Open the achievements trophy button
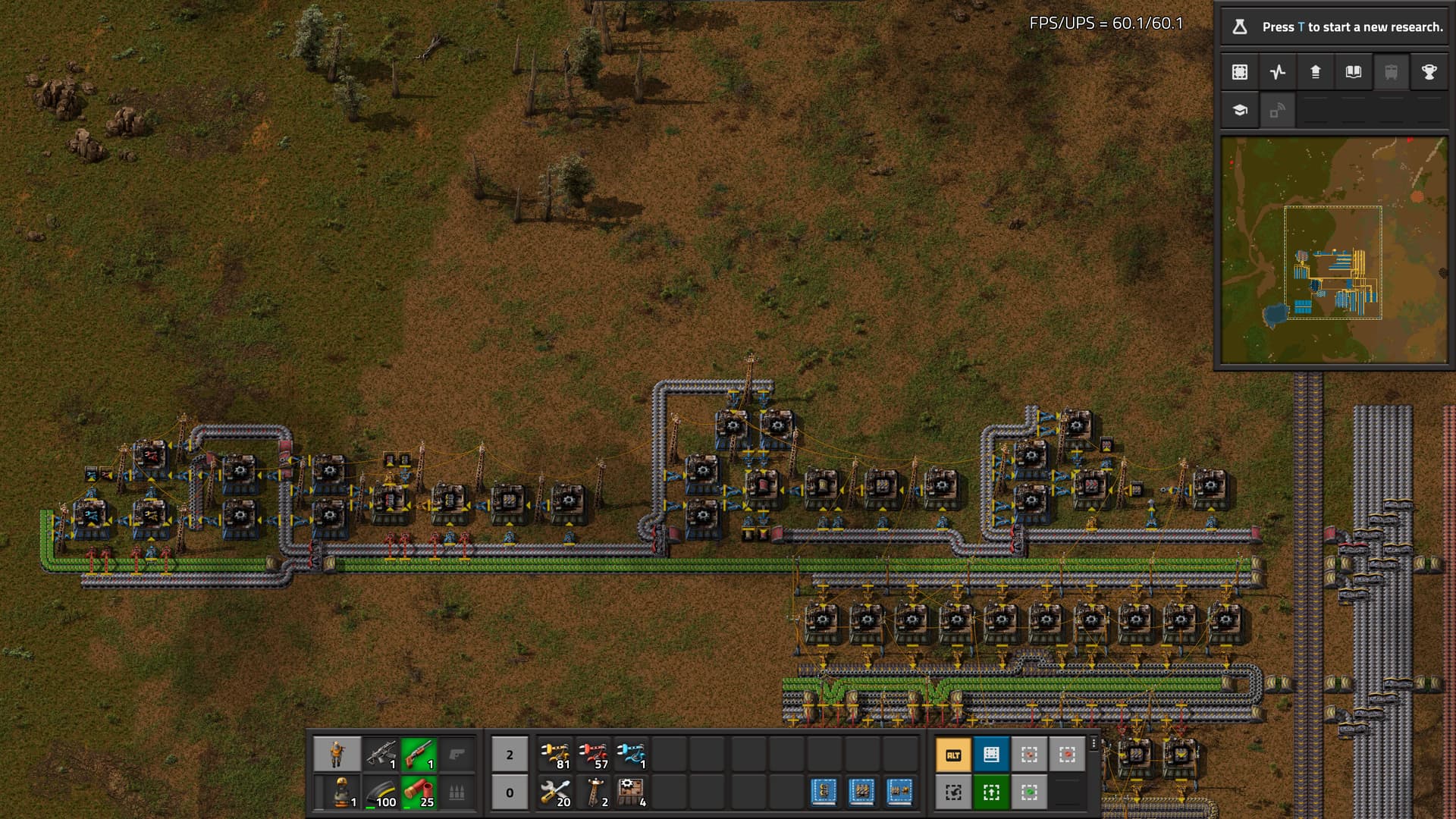This screenshot has width=1456, height=819. click(x=1429, y=72)
